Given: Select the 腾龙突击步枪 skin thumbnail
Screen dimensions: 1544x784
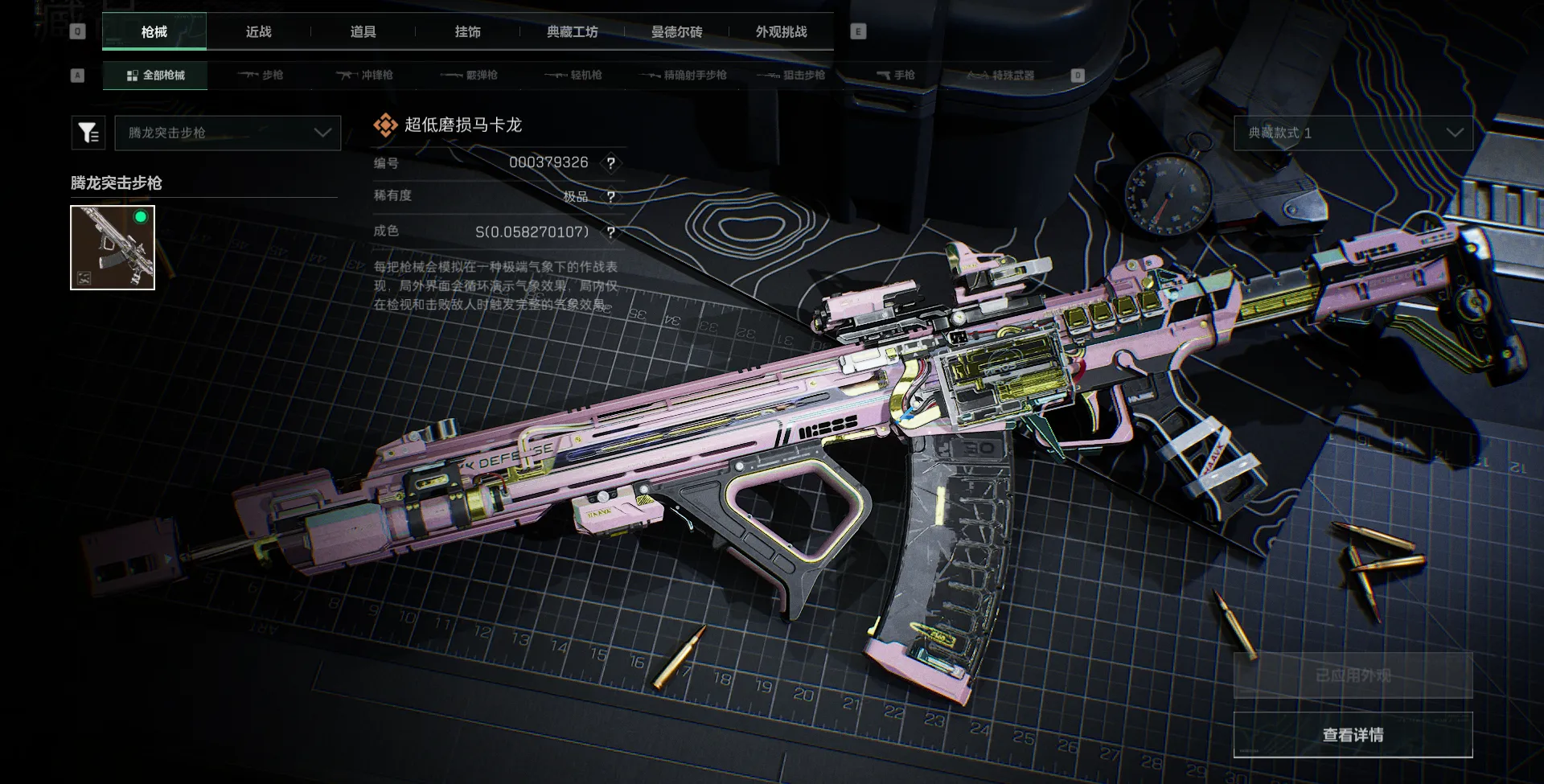Looking at the screenshot, I should pyautogui.click(x=113, y=248).
